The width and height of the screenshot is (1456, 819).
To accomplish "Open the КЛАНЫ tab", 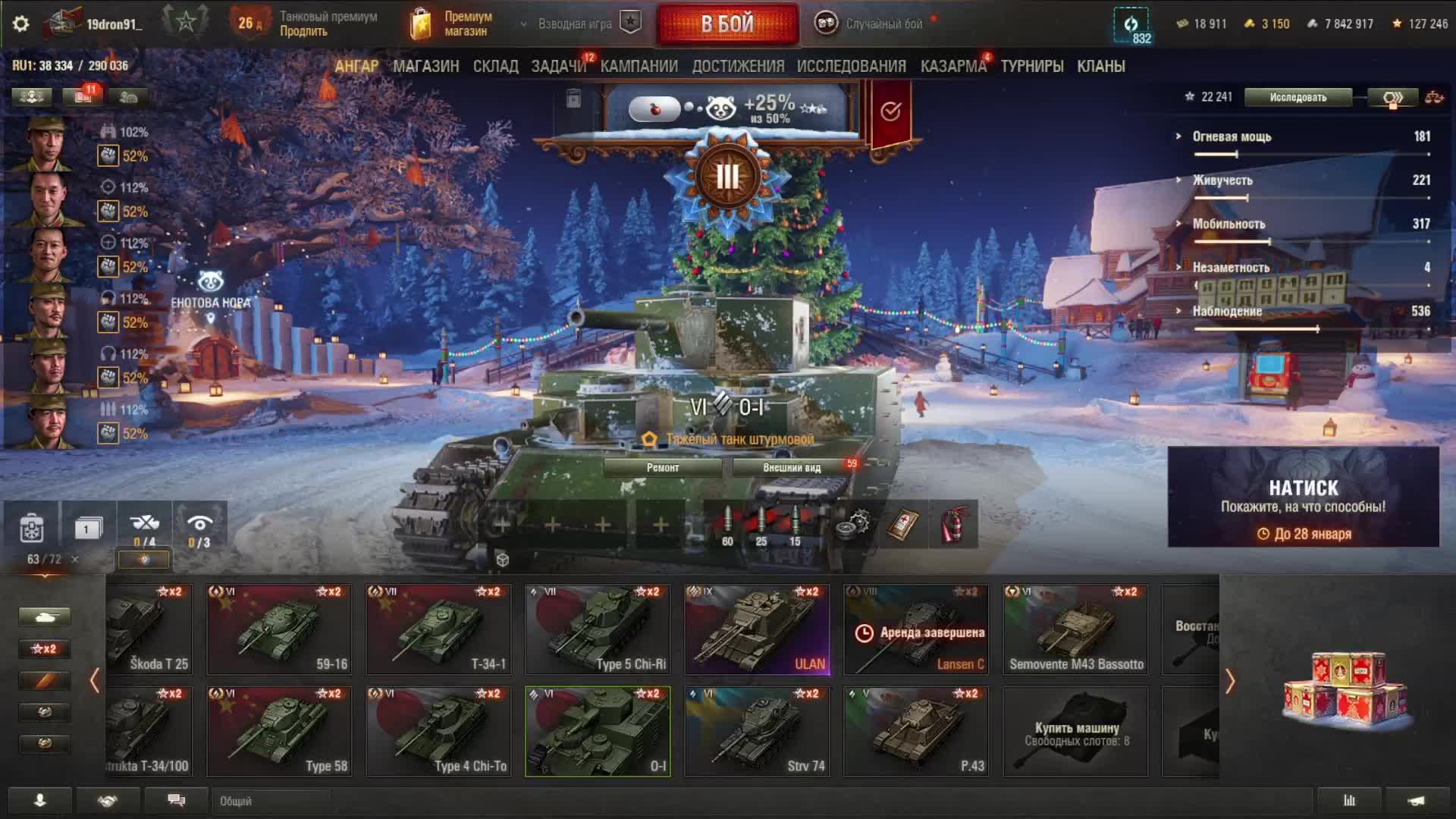I will [x=1100, y=67].
